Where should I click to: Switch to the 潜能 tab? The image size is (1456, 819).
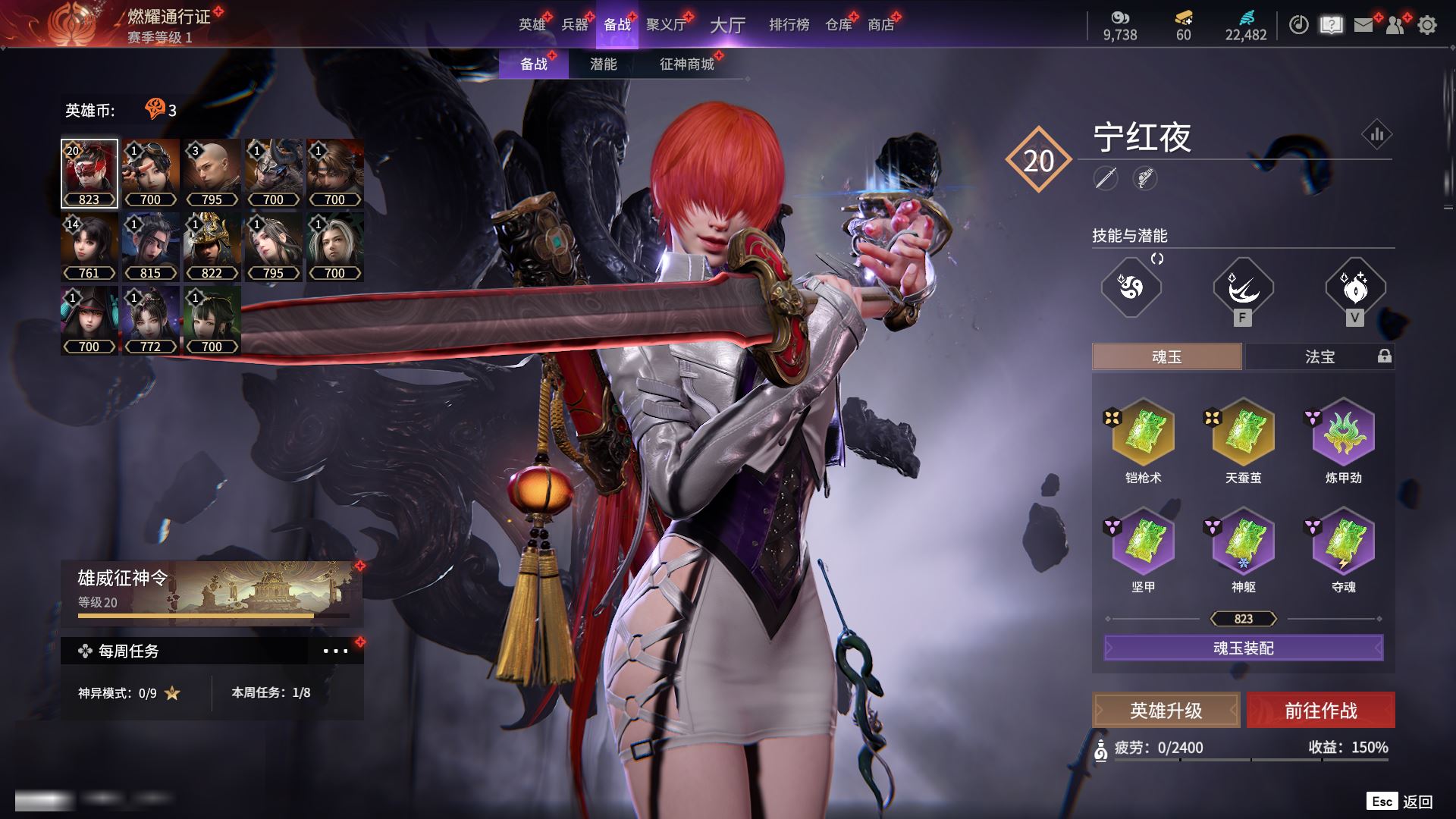(x=603, y=64)
